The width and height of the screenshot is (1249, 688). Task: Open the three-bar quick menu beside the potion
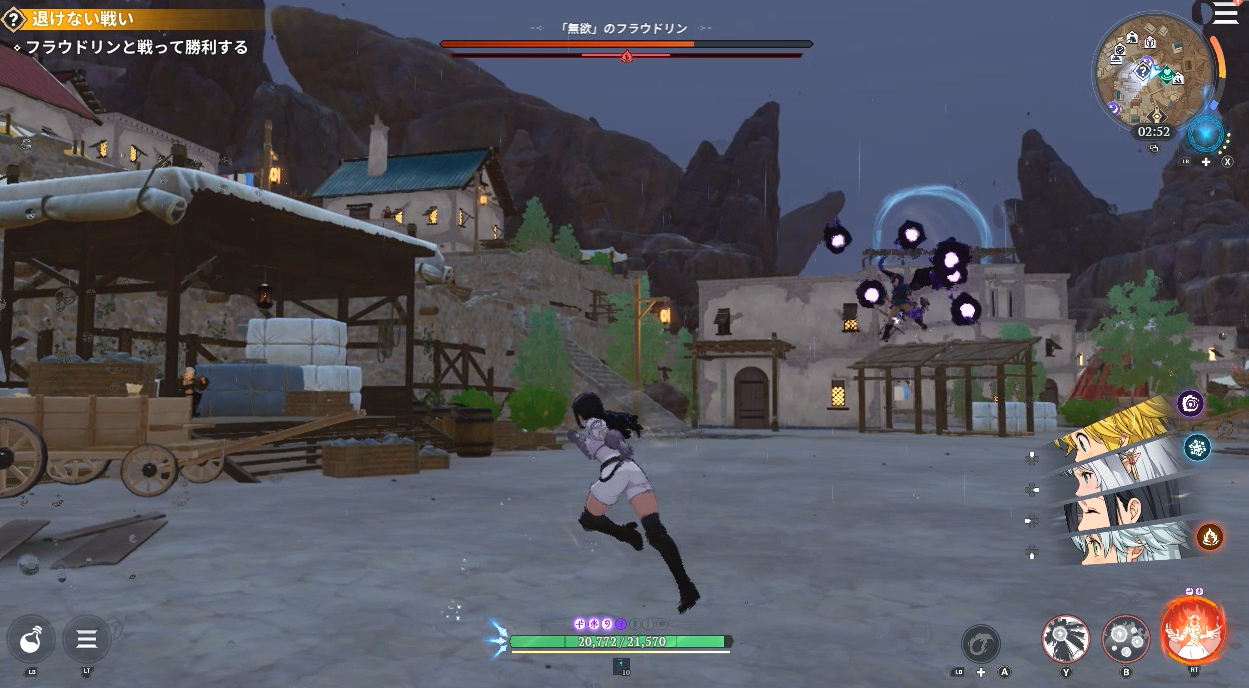87,638
